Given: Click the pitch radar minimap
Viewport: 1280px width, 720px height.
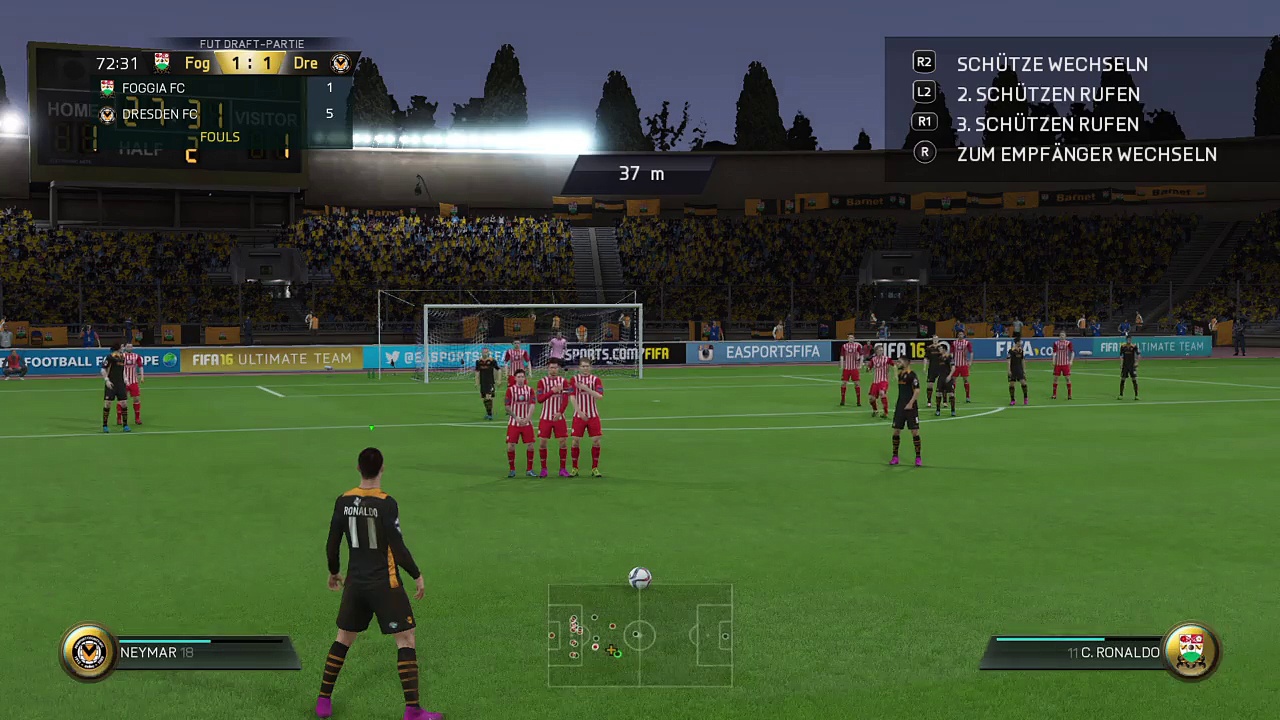Looking at the screenshot, I should point(640,636).
